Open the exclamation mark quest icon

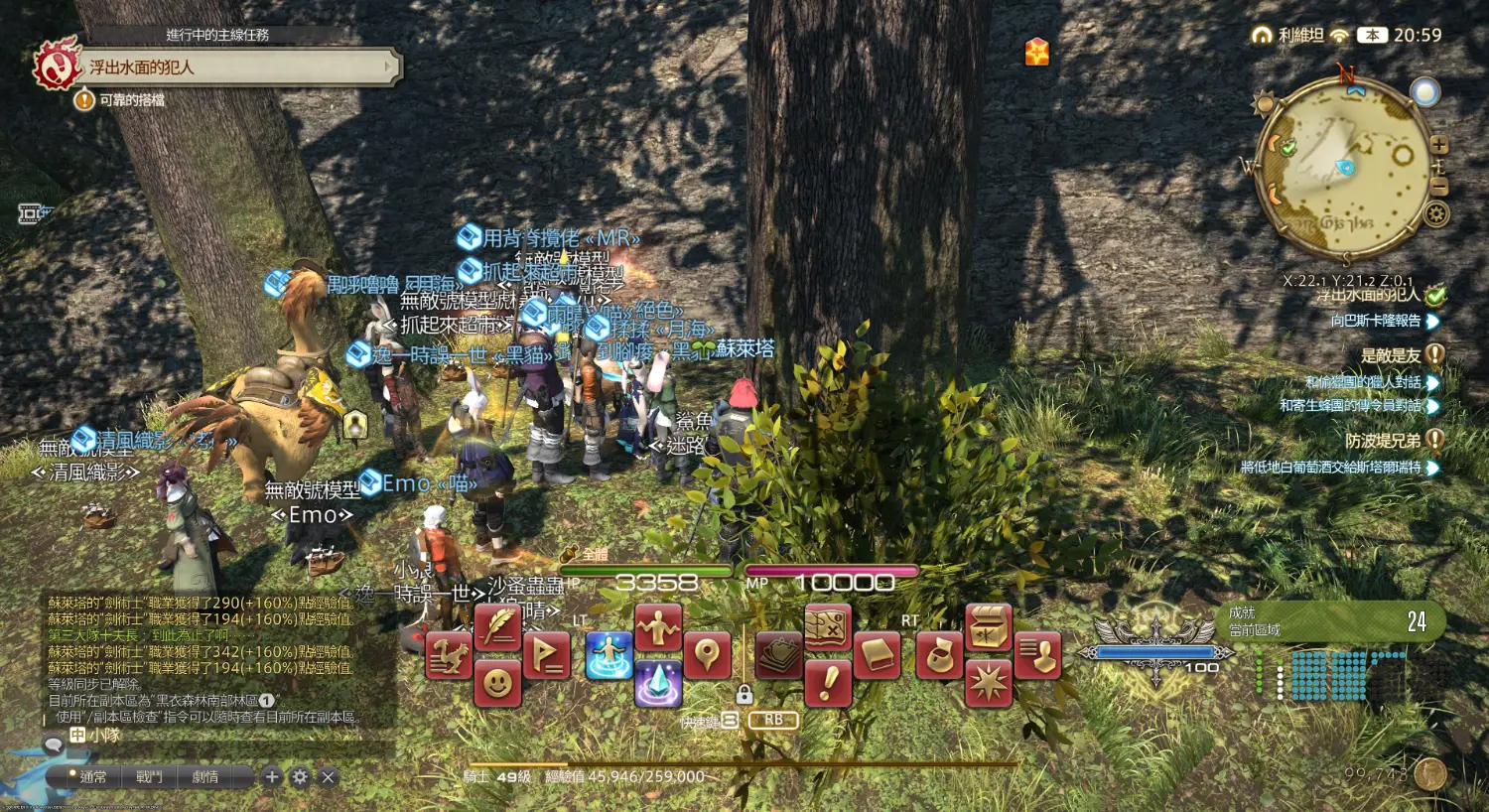(828, 683)
